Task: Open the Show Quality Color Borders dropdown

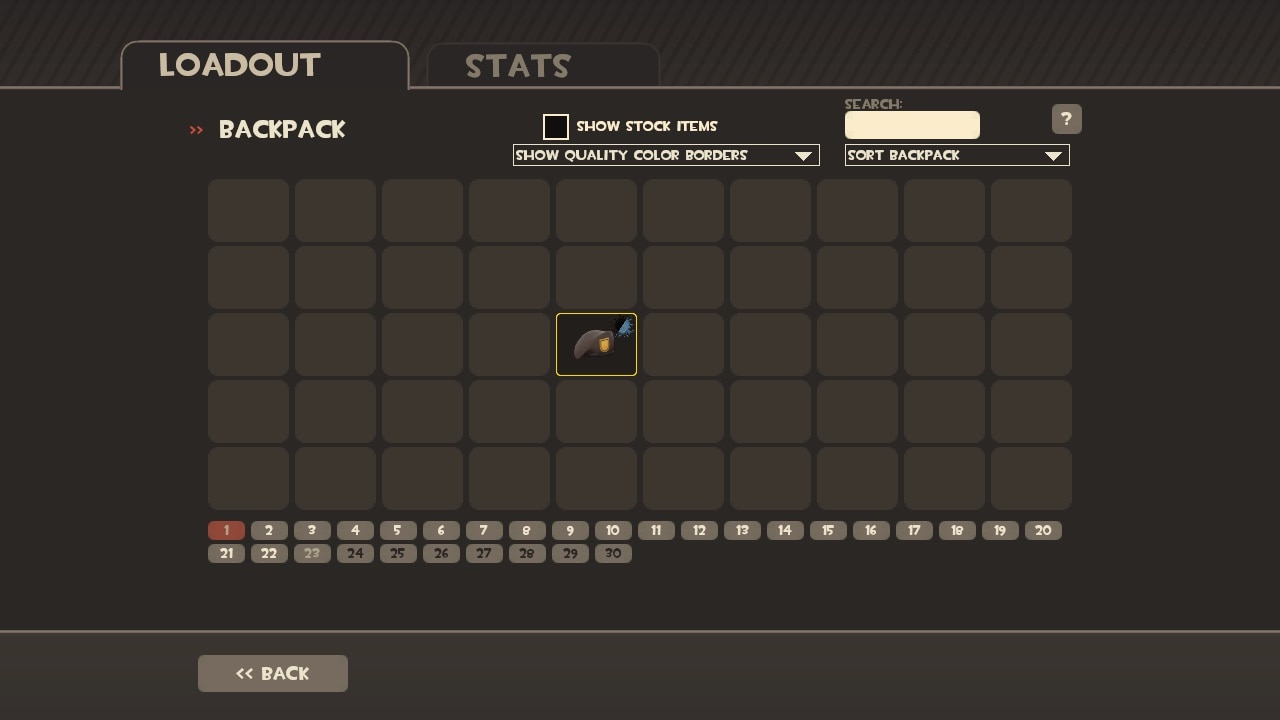Action: point(666,155)
